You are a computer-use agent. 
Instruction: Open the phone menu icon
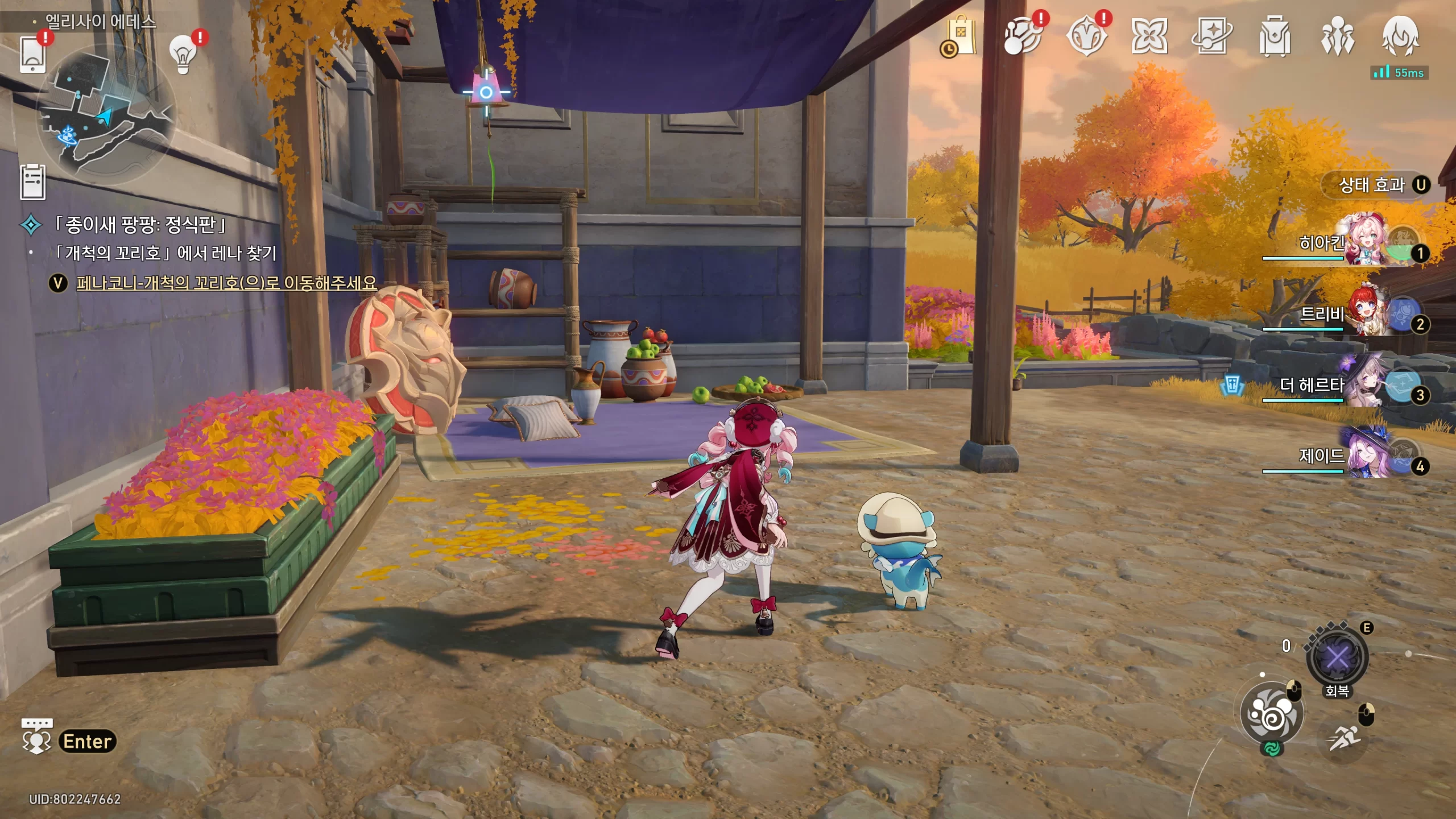click(x=33, y=54)
